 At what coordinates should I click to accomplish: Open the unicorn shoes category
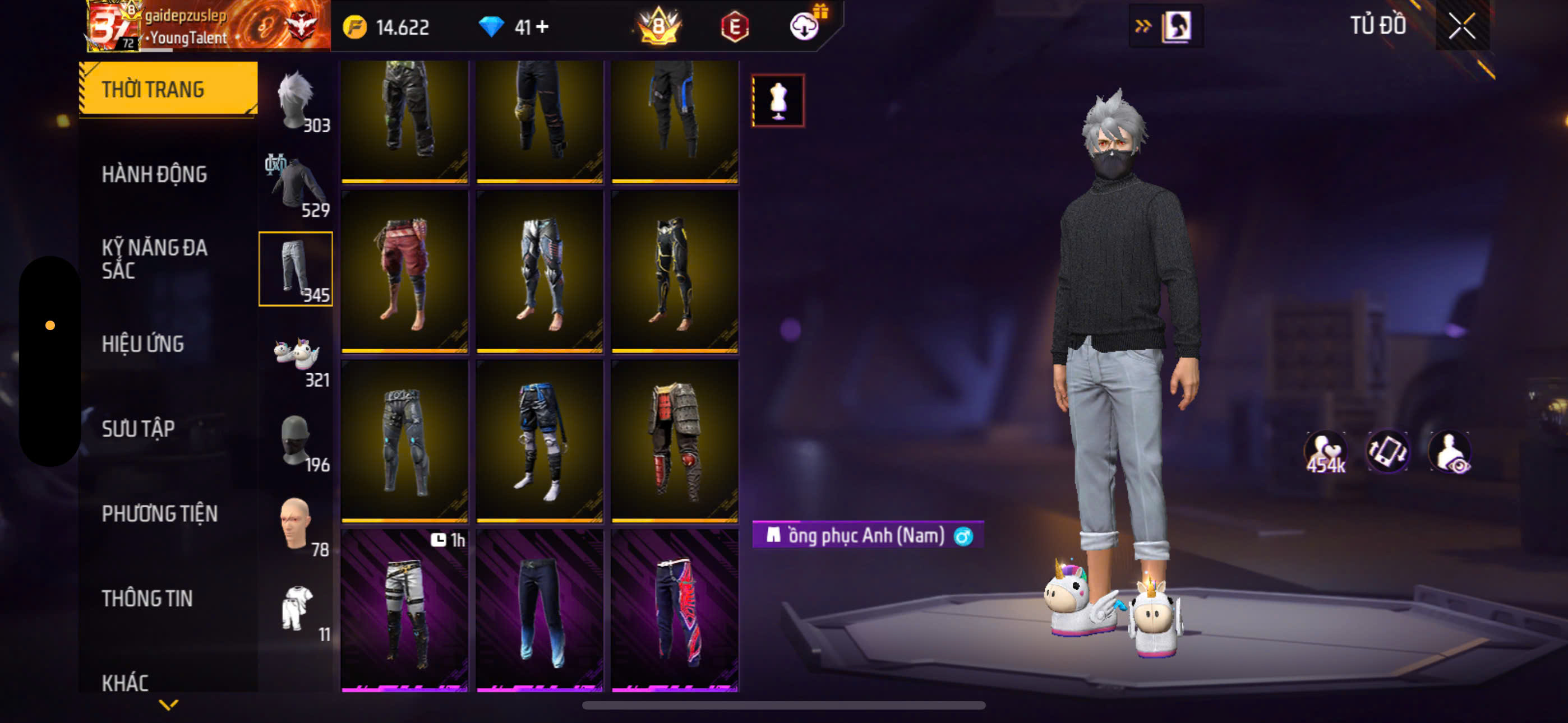pos(296,354)
